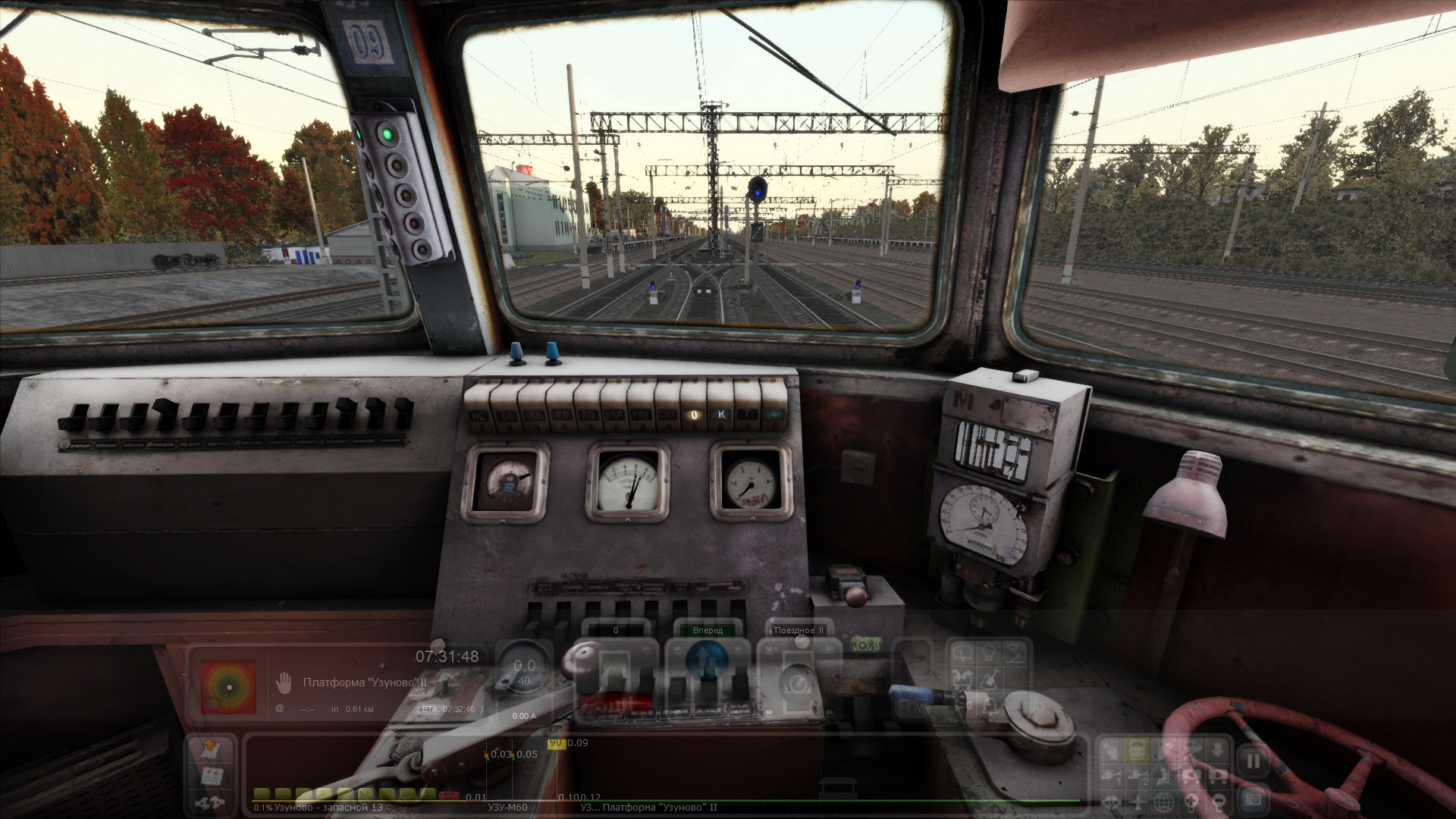1456x819 pixels.
Task: Ring the bell icon
Action: pos(990,705)
